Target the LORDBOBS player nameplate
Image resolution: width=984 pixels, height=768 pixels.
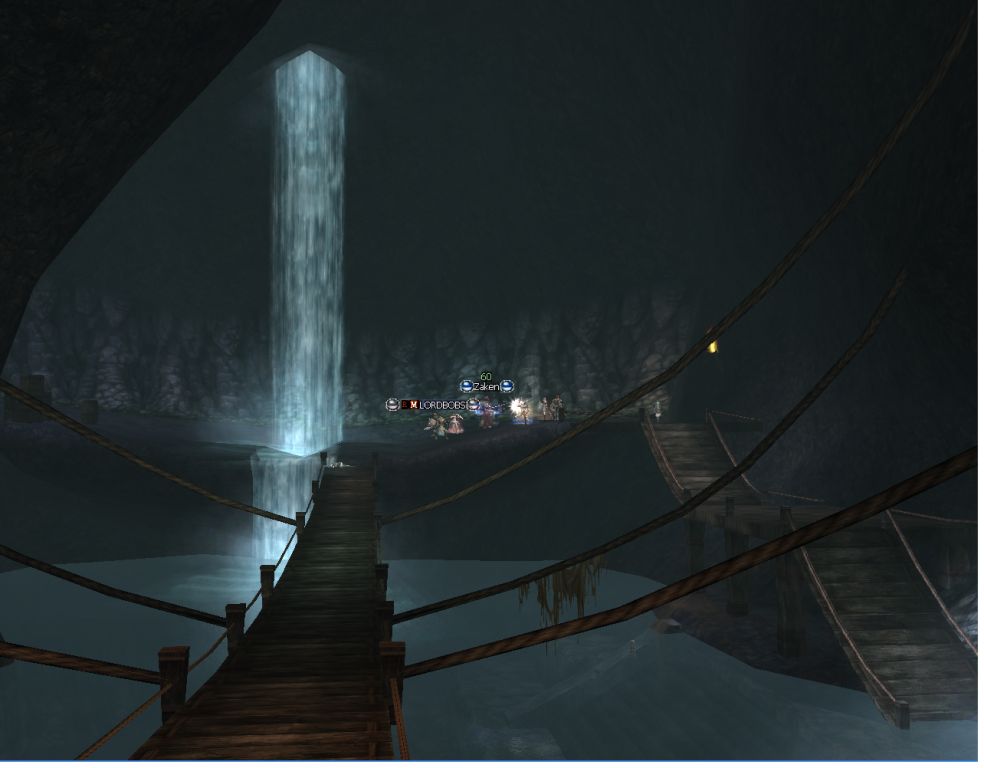click(x=442, y=404)
